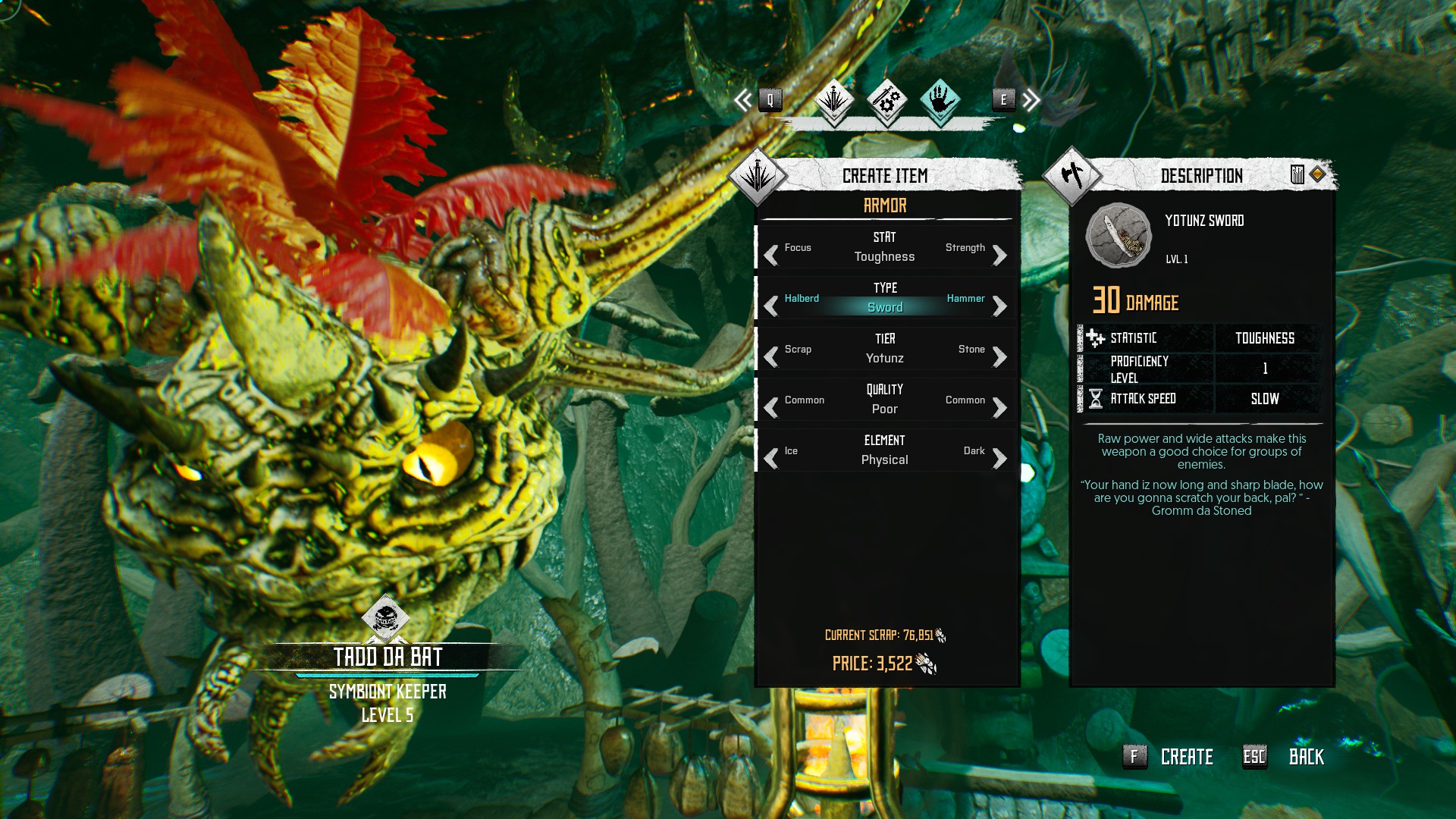Raise Tier to Stone
This screenshot has height=819, width=1456.
(999, 357)
